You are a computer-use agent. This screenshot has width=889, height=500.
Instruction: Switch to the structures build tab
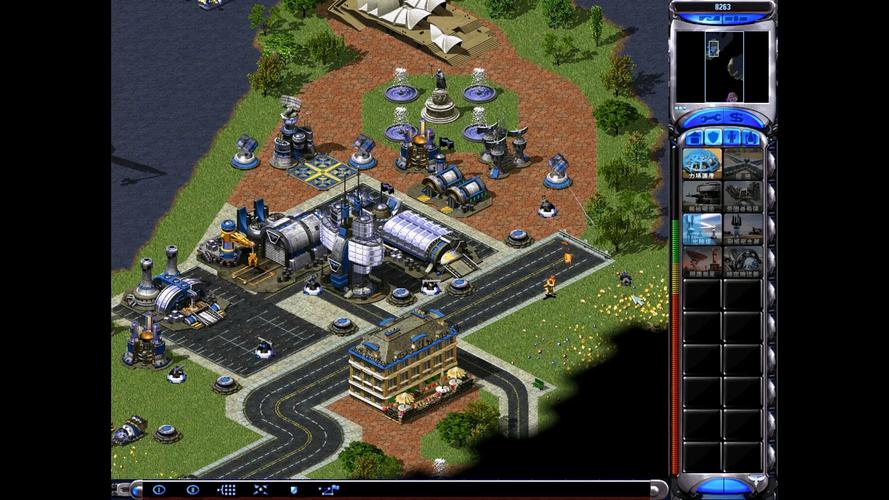[693, 137]
